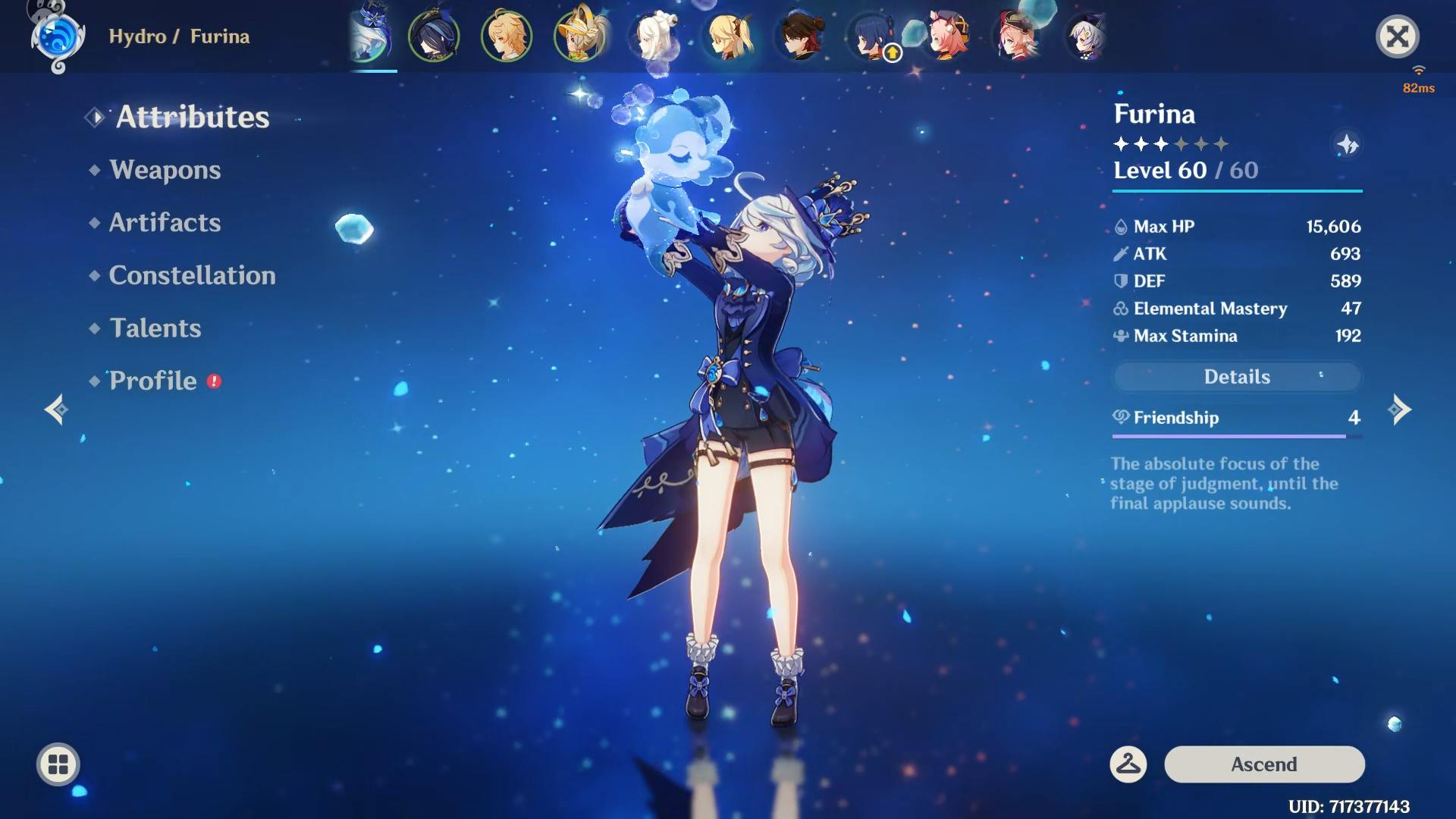Image resolution: width=1456 pixels, height=819 pixels.
Task: Choose the white-haired bun character portrait
Action: tap(654, 36)
